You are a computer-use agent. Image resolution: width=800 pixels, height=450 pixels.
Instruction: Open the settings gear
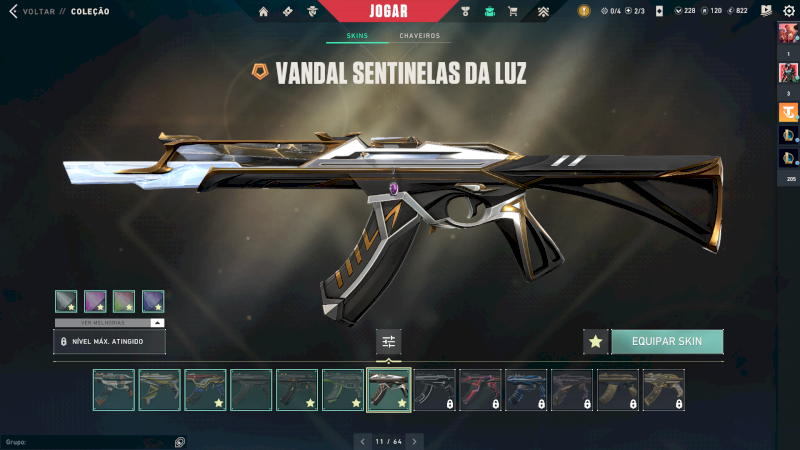[x=788, y=11]
